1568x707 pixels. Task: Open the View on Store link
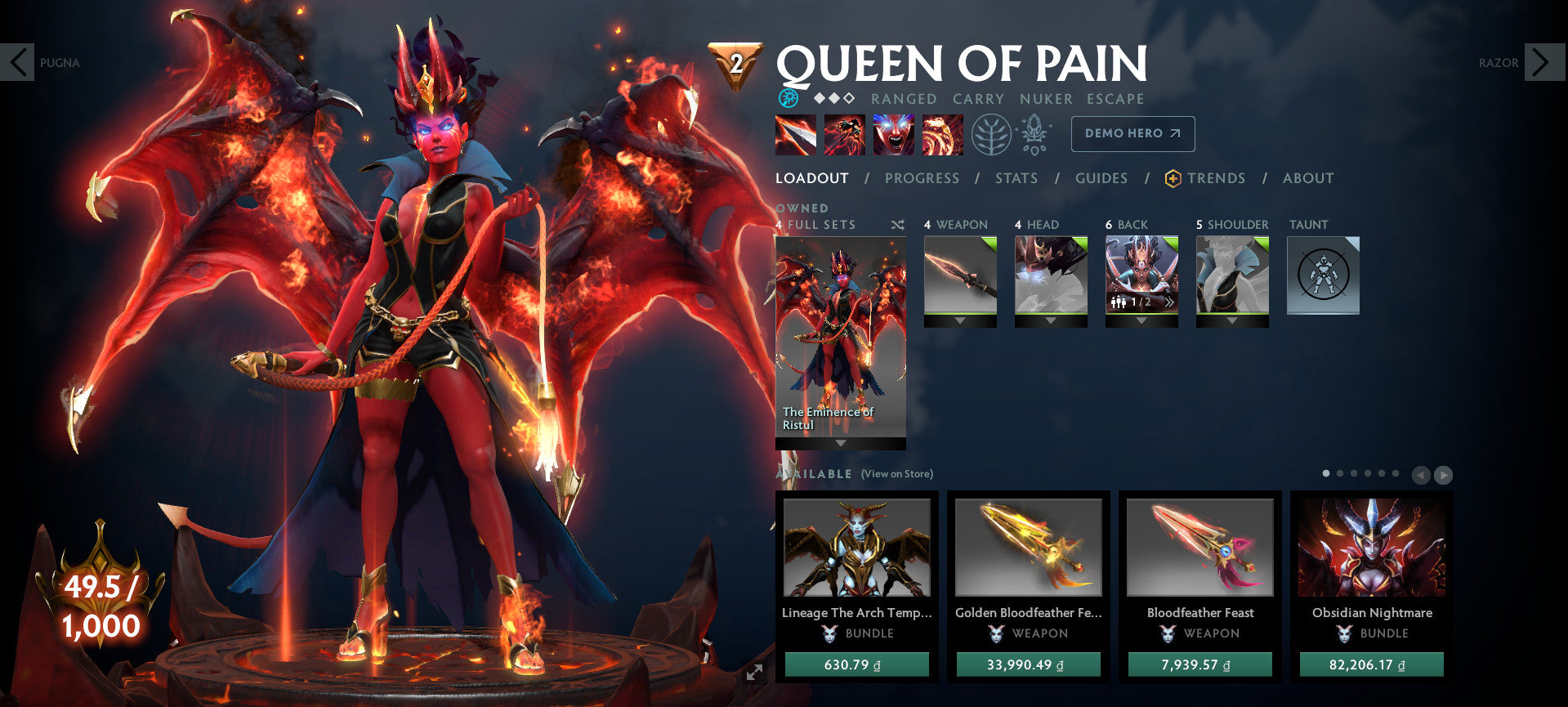[x=896, y=473]
